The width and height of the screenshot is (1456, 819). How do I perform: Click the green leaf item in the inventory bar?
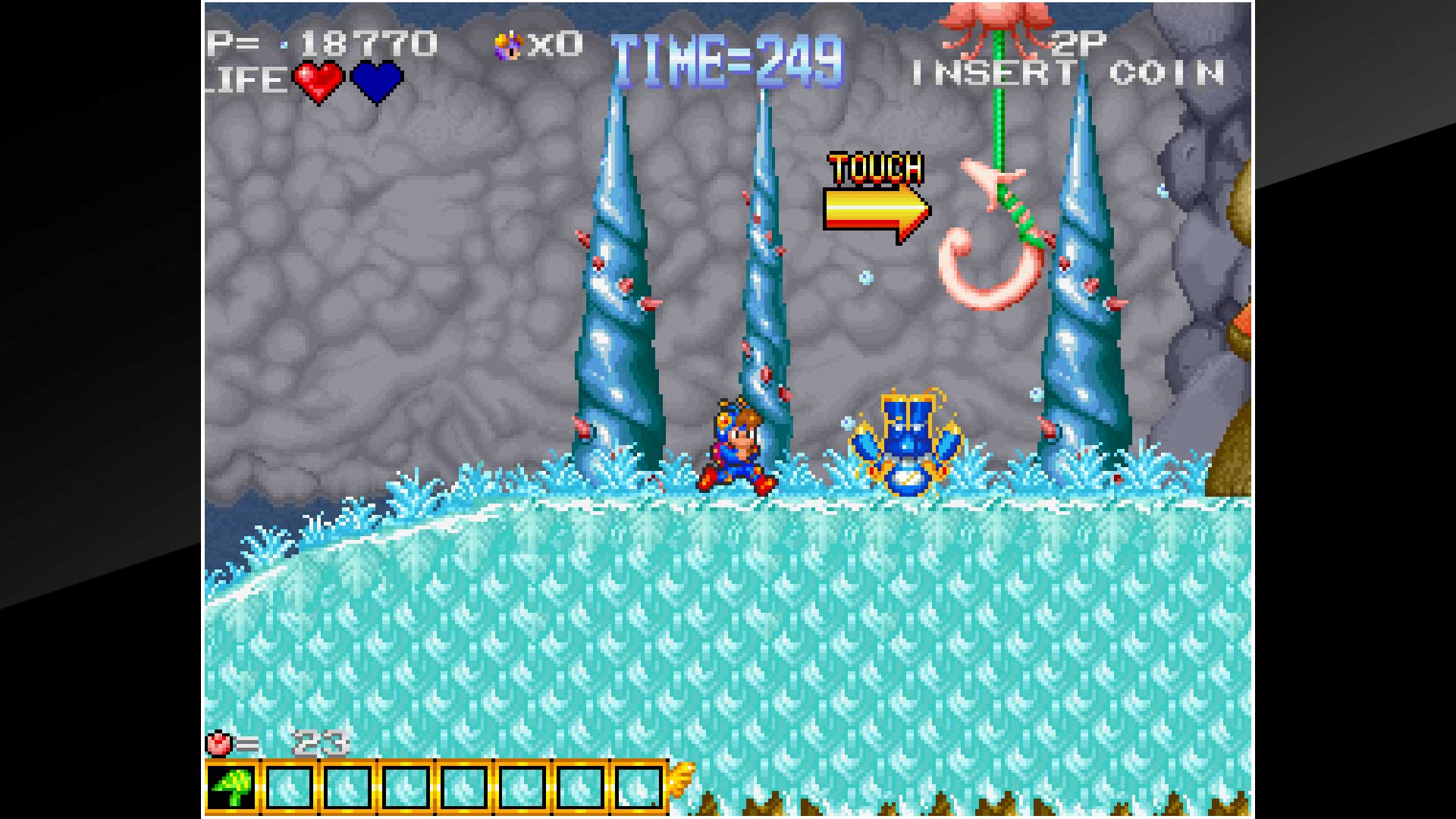231,786
